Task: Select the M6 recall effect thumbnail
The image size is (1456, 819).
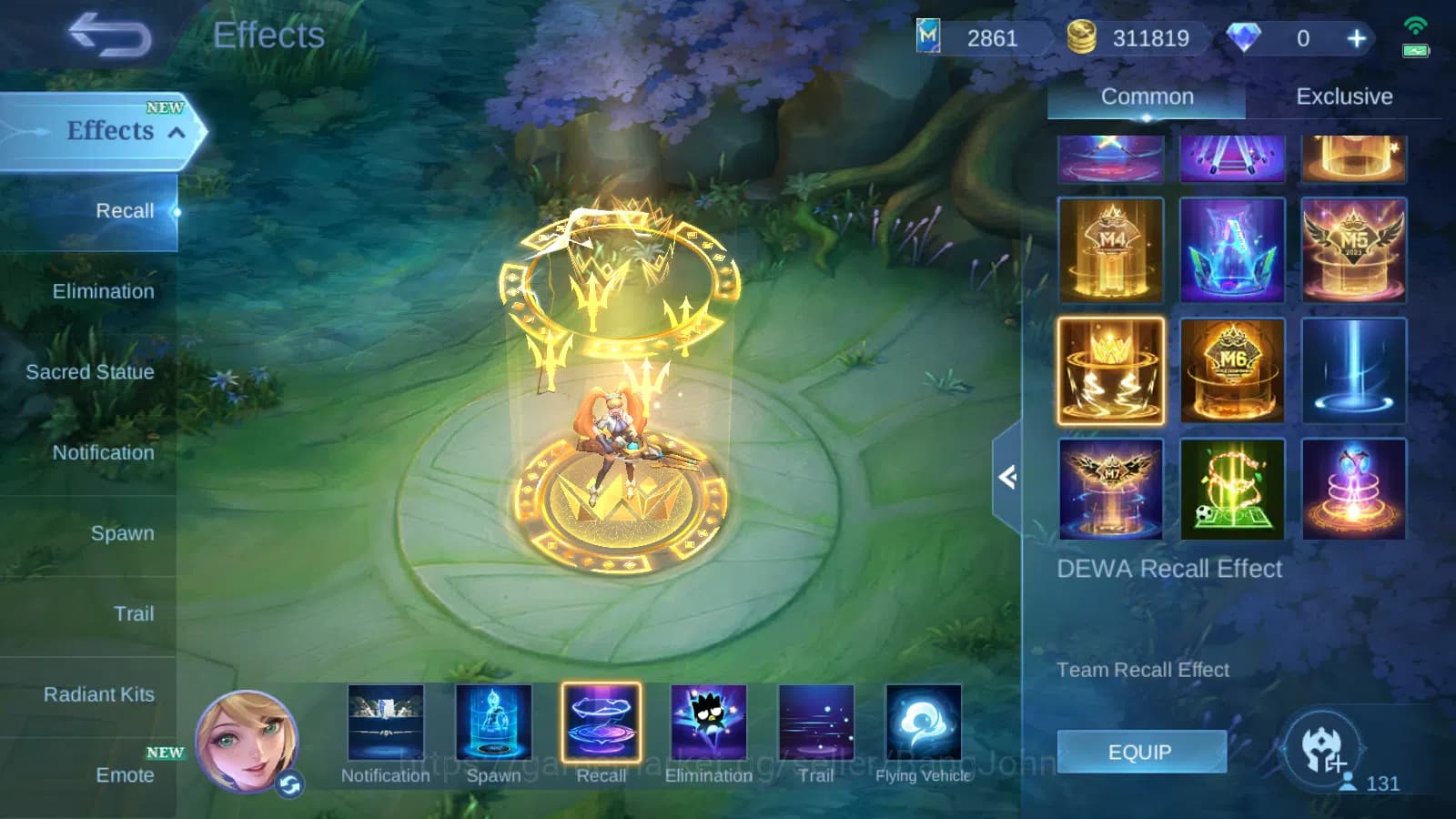Action: tap(1232, 369)
